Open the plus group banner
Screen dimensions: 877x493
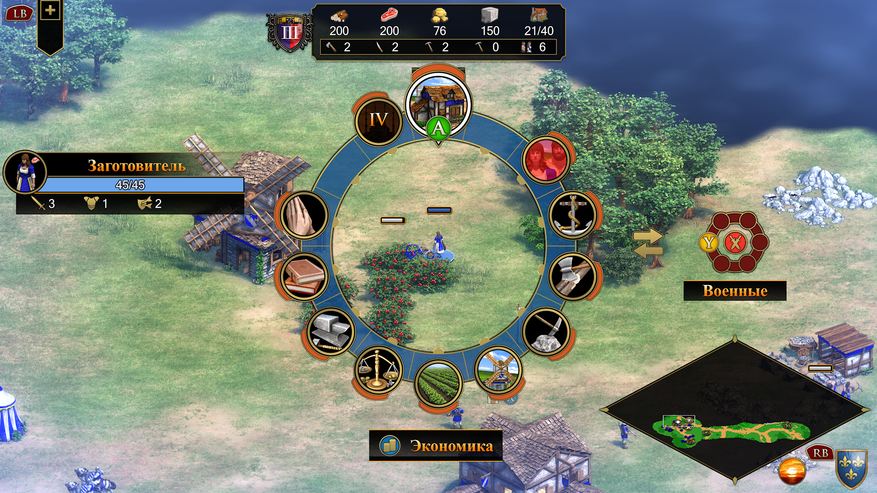[x=50, y=12]
